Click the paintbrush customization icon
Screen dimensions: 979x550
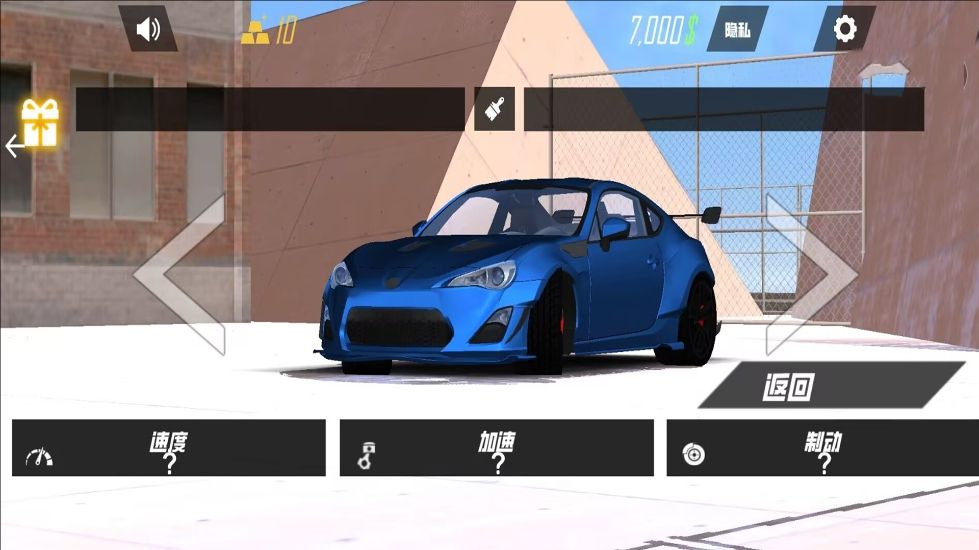[x=494, y=109]
